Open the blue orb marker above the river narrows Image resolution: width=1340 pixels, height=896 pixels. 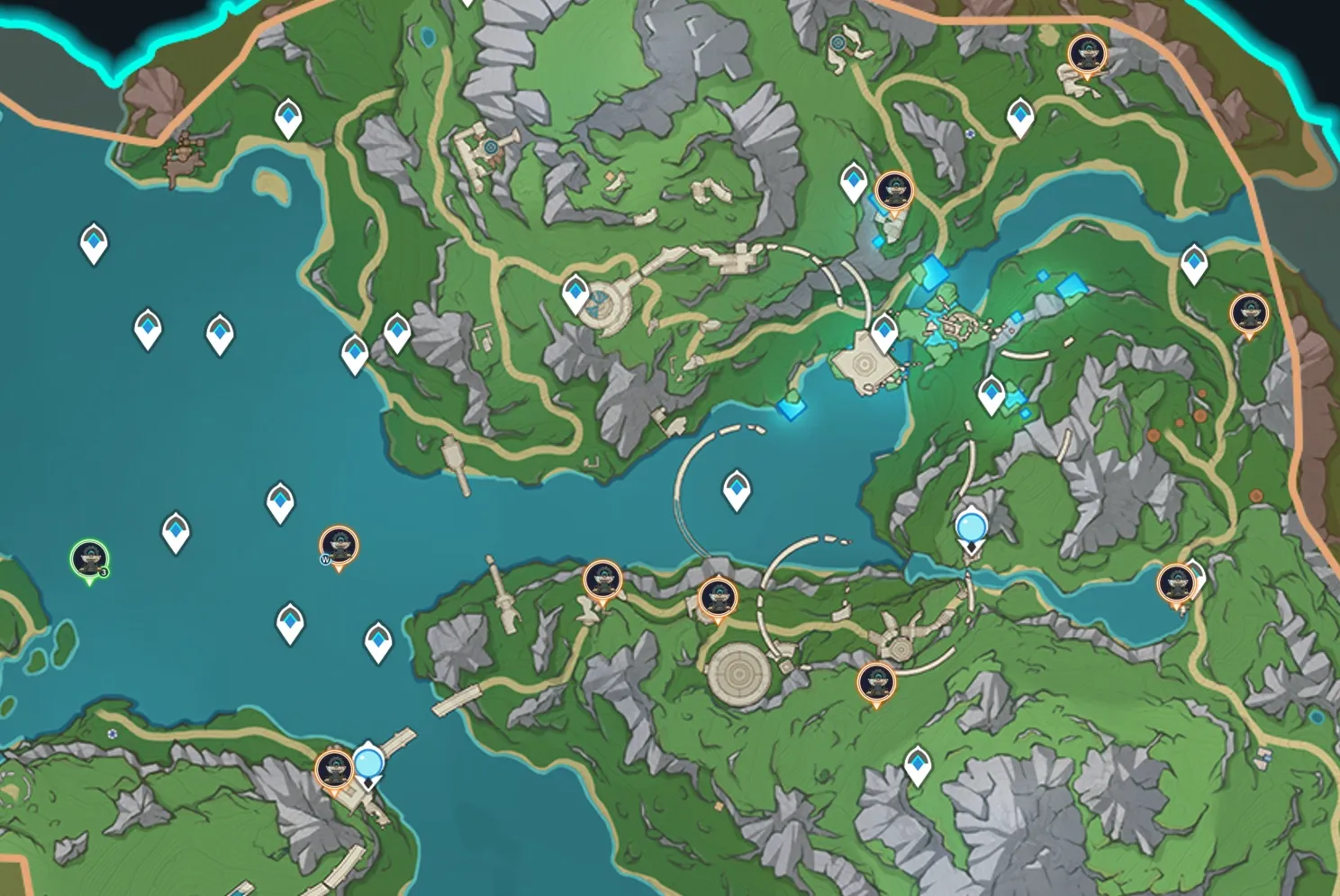(971, 525)
